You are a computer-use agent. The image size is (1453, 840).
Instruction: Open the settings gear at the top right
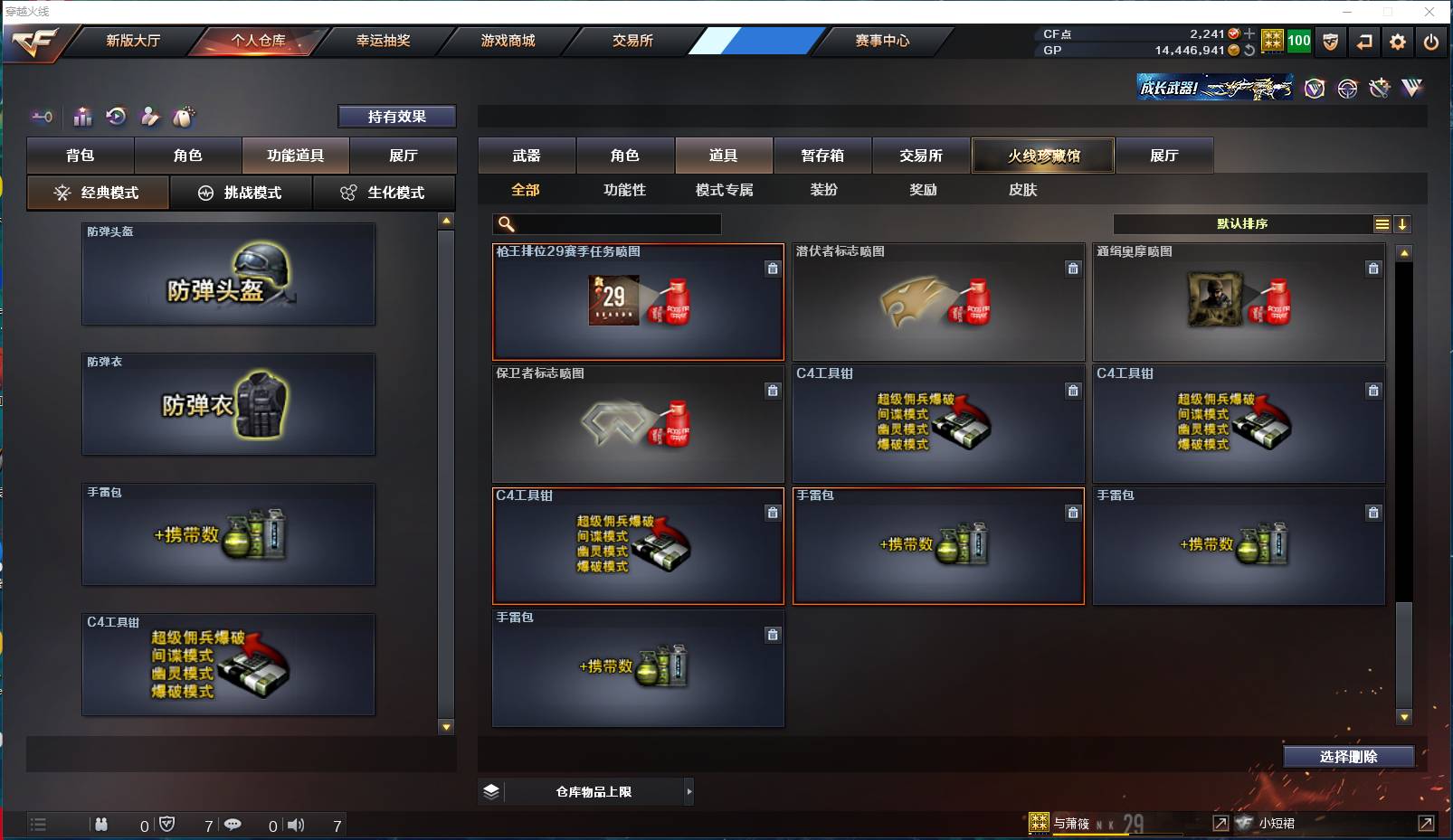click(1398, 42)
